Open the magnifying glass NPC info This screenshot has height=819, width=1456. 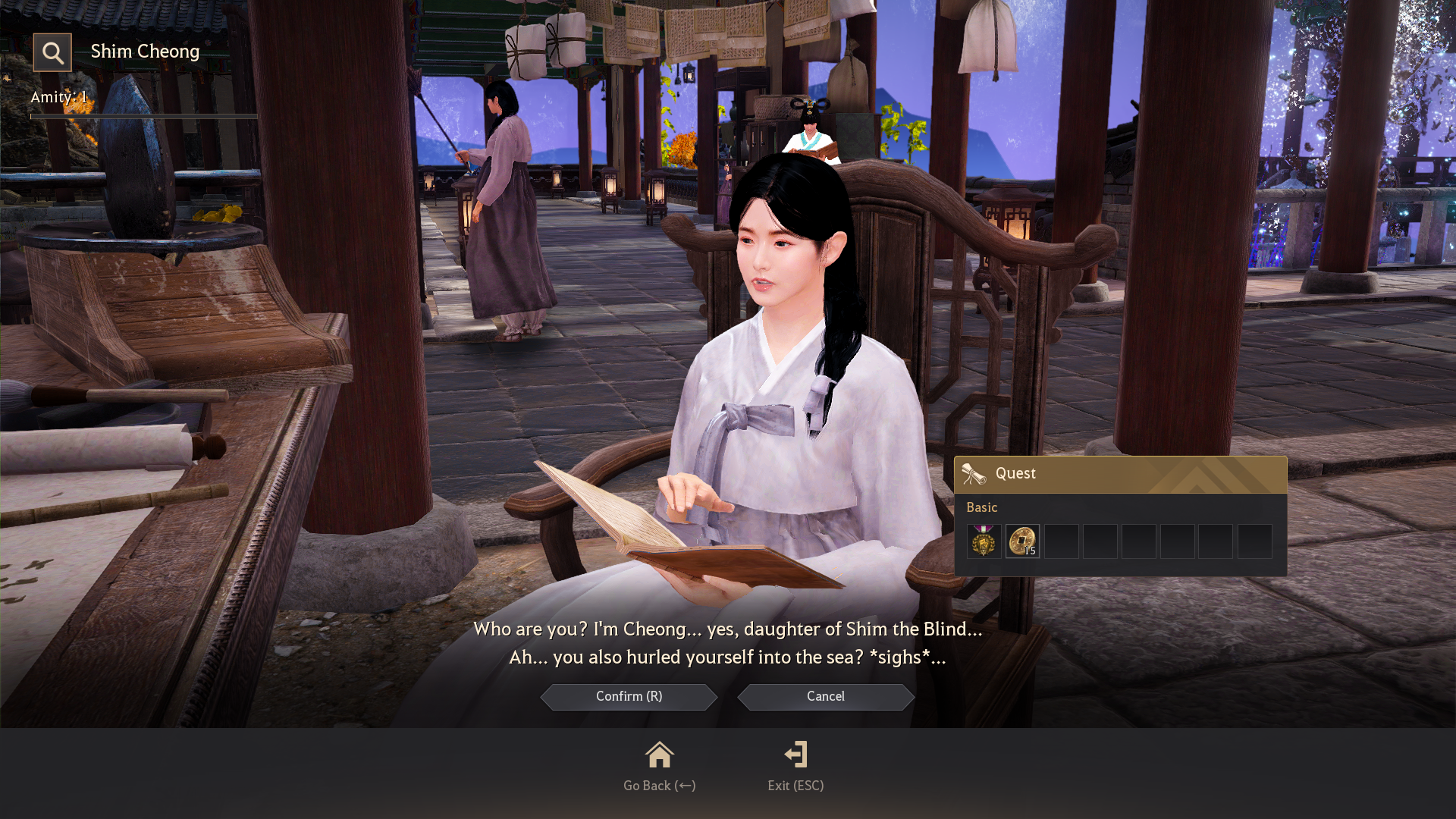click(x=52, y=52)
